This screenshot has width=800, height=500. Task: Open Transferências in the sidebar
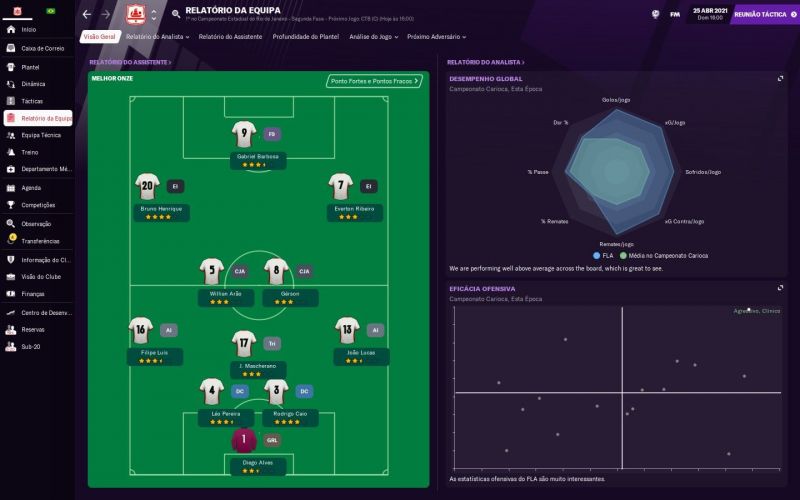(x=40, y=241)
